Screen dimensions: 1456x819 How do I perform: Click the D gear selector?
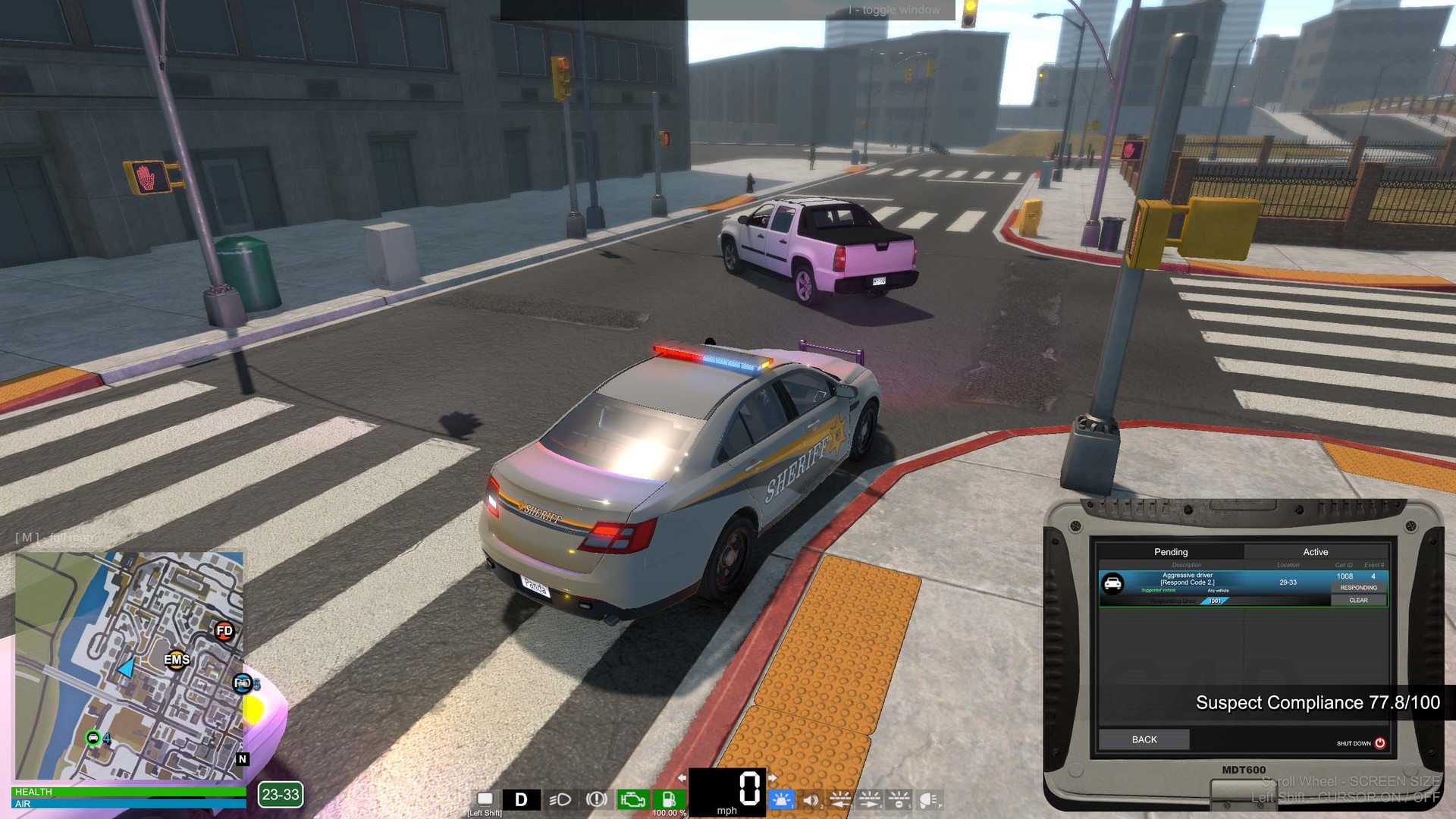520,799
